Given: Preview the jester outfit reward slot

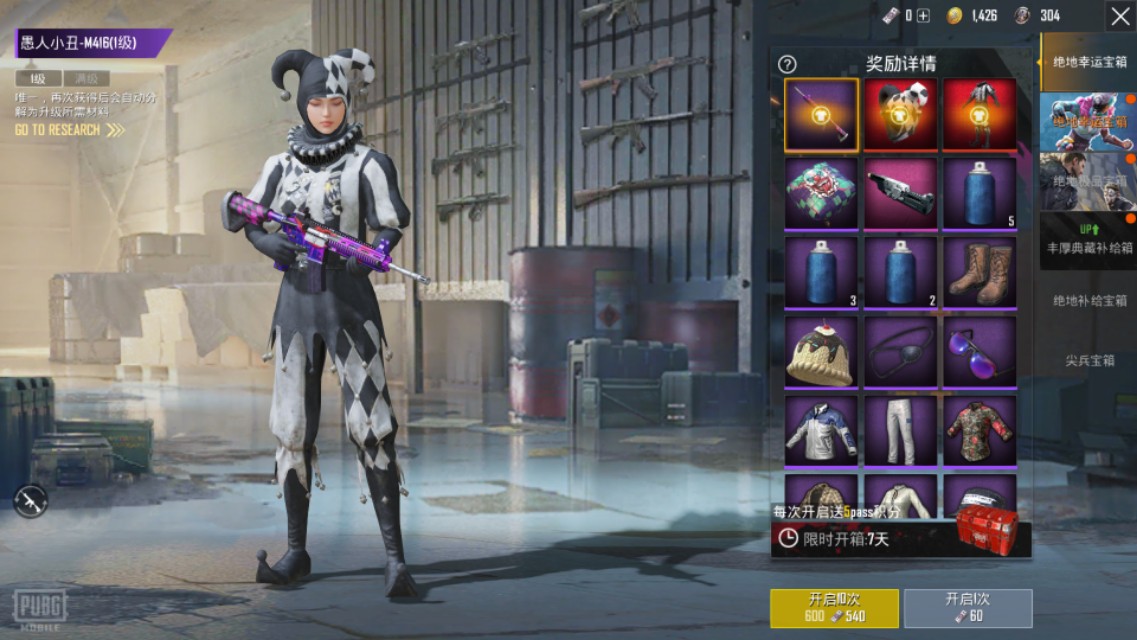Looking at the screenshot, I should (x=979, y=114).
